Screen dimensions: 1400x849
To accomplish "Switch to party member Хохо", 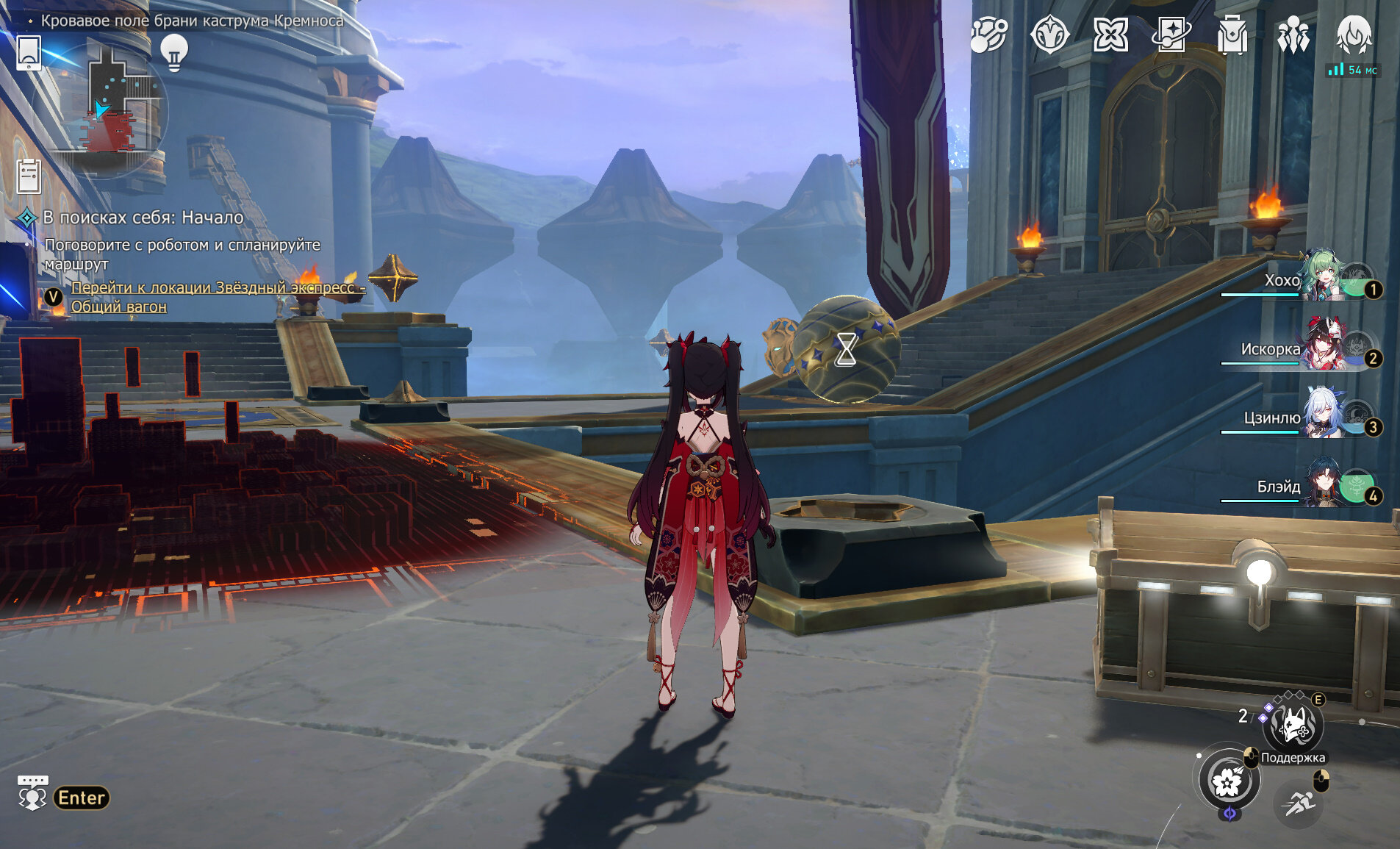I will (x=1323, y=278).
